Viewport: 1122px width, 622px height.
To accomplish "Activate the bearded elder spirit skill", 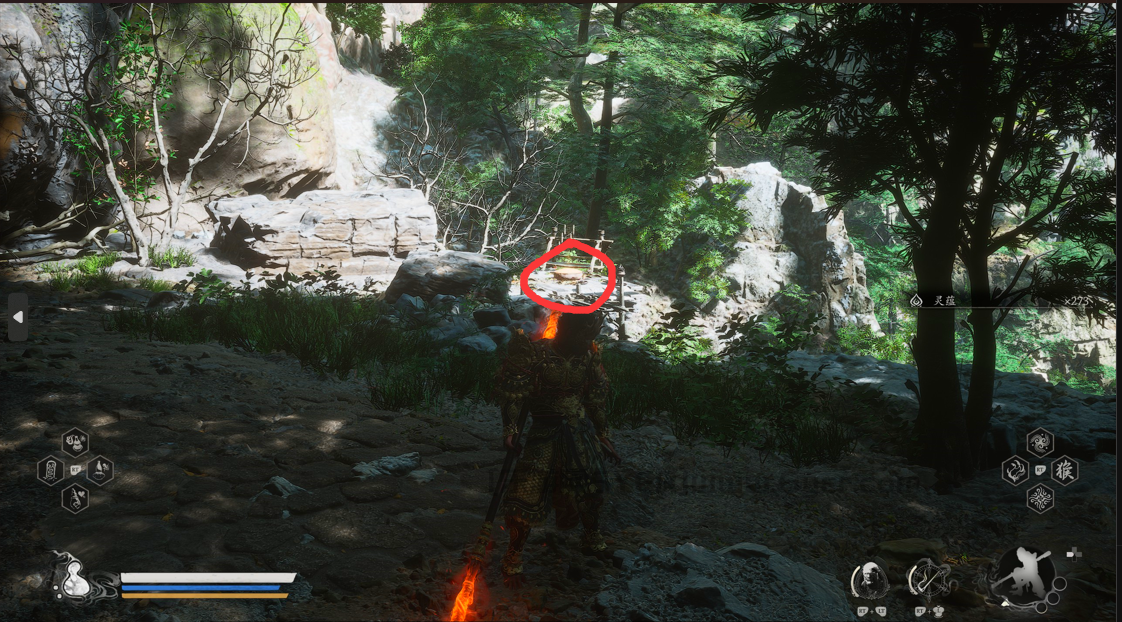I will [x=870, y=580].
